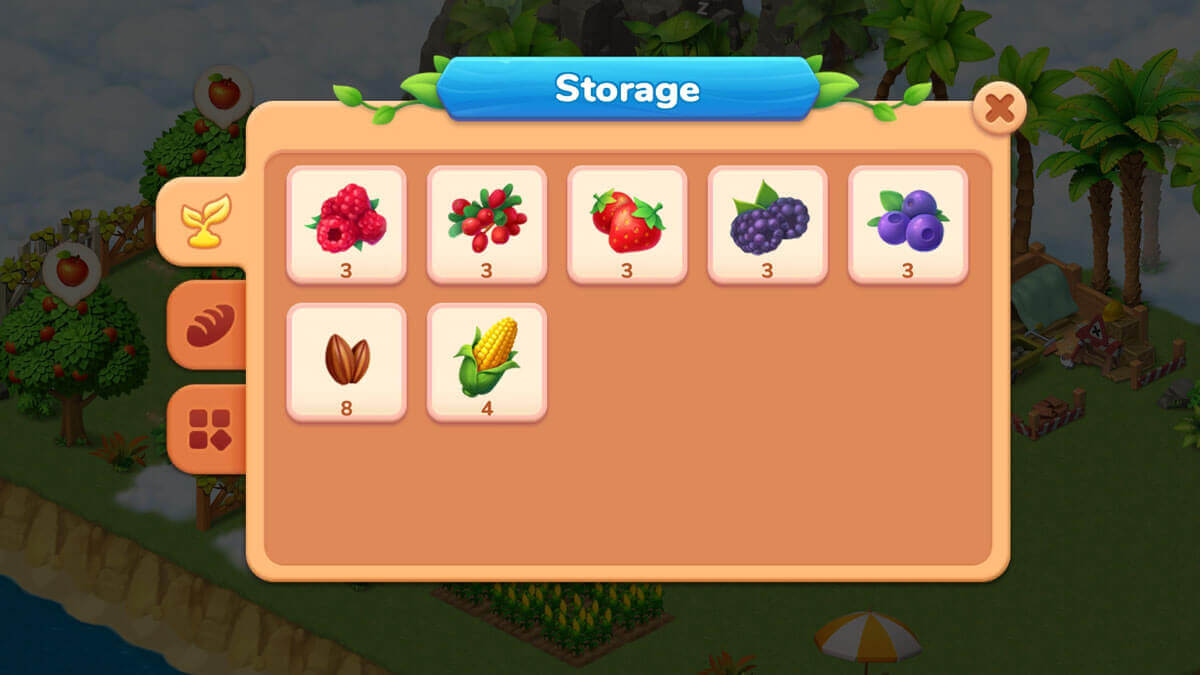Choose the brown seeds item
This screenshot has width=1200, height=675.
point(346,362)
